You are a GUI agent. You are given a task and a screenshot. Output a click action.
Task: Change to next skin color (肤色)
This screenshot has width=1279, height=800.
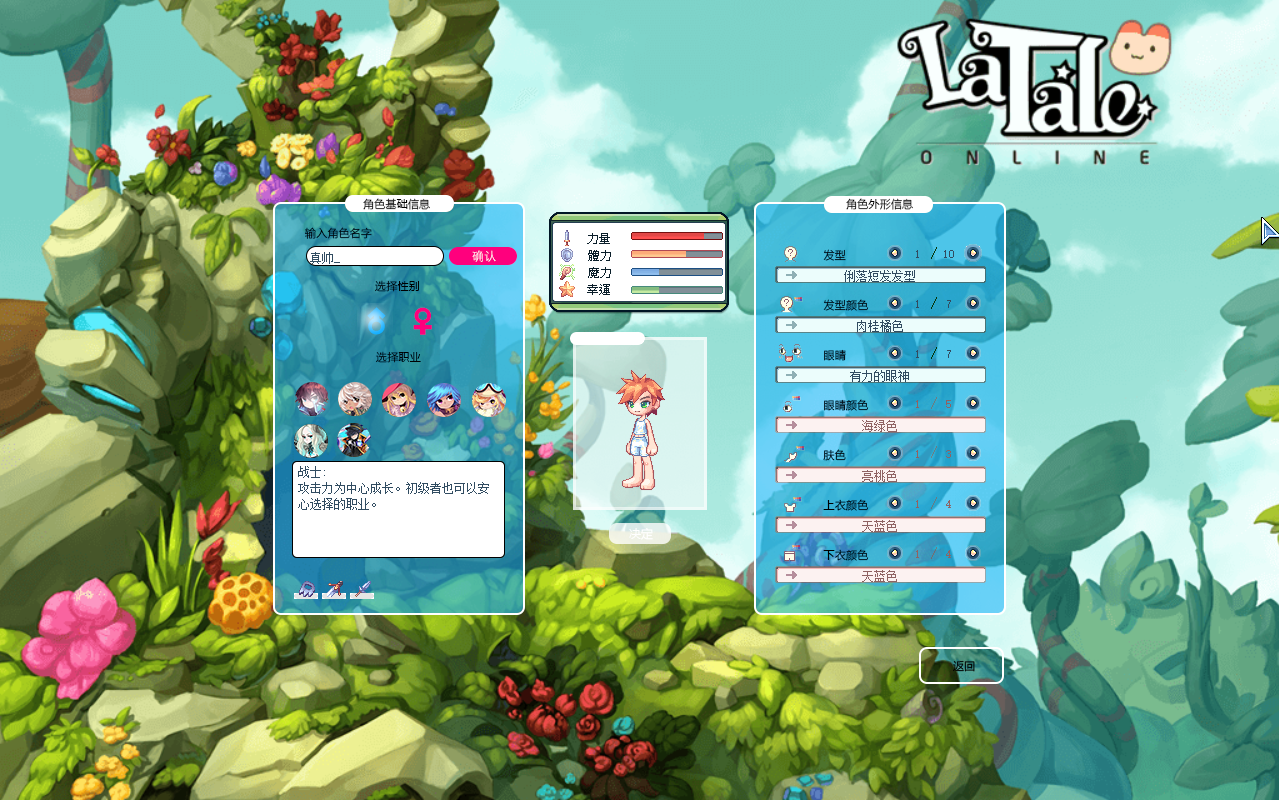pyautogui.click(x=973, y=453)
